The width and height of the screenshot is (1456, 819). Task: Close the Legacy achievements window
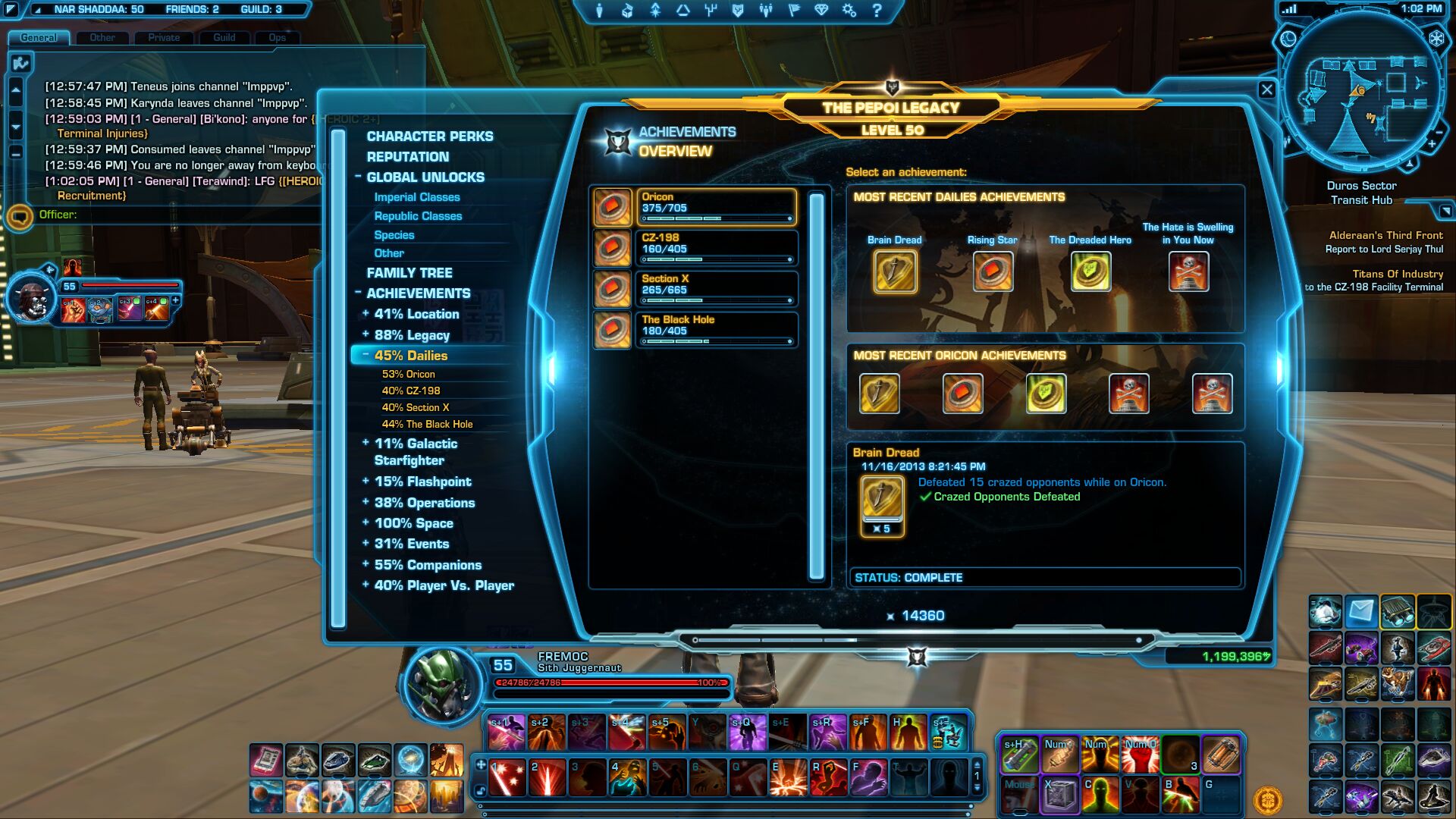tap(1266, 90)
